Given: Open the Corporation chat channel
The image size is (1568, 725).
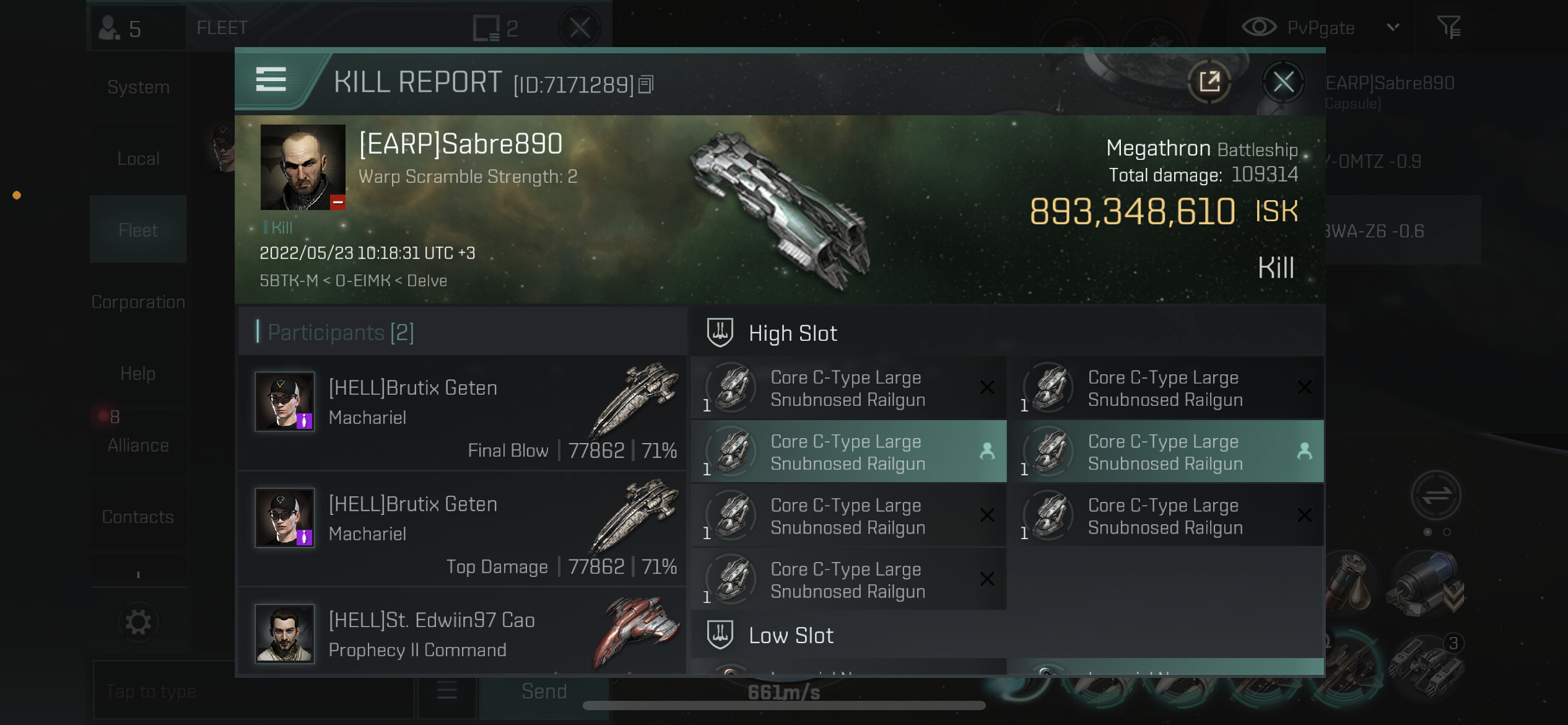Looking at the screenshot, I should 138,302.
